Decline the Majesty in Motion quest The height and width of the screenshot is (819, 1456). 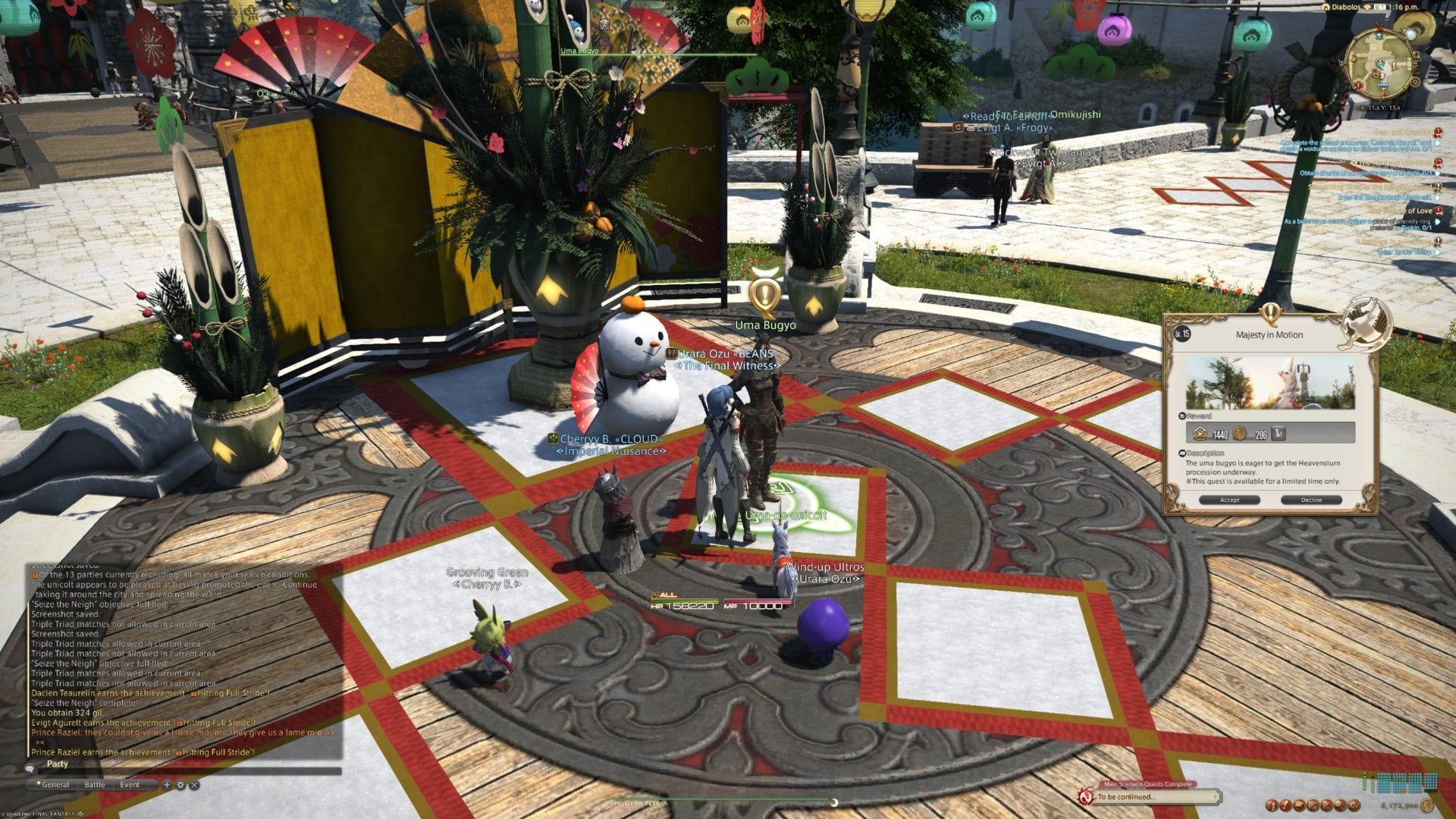click(x=1313, y=500)
